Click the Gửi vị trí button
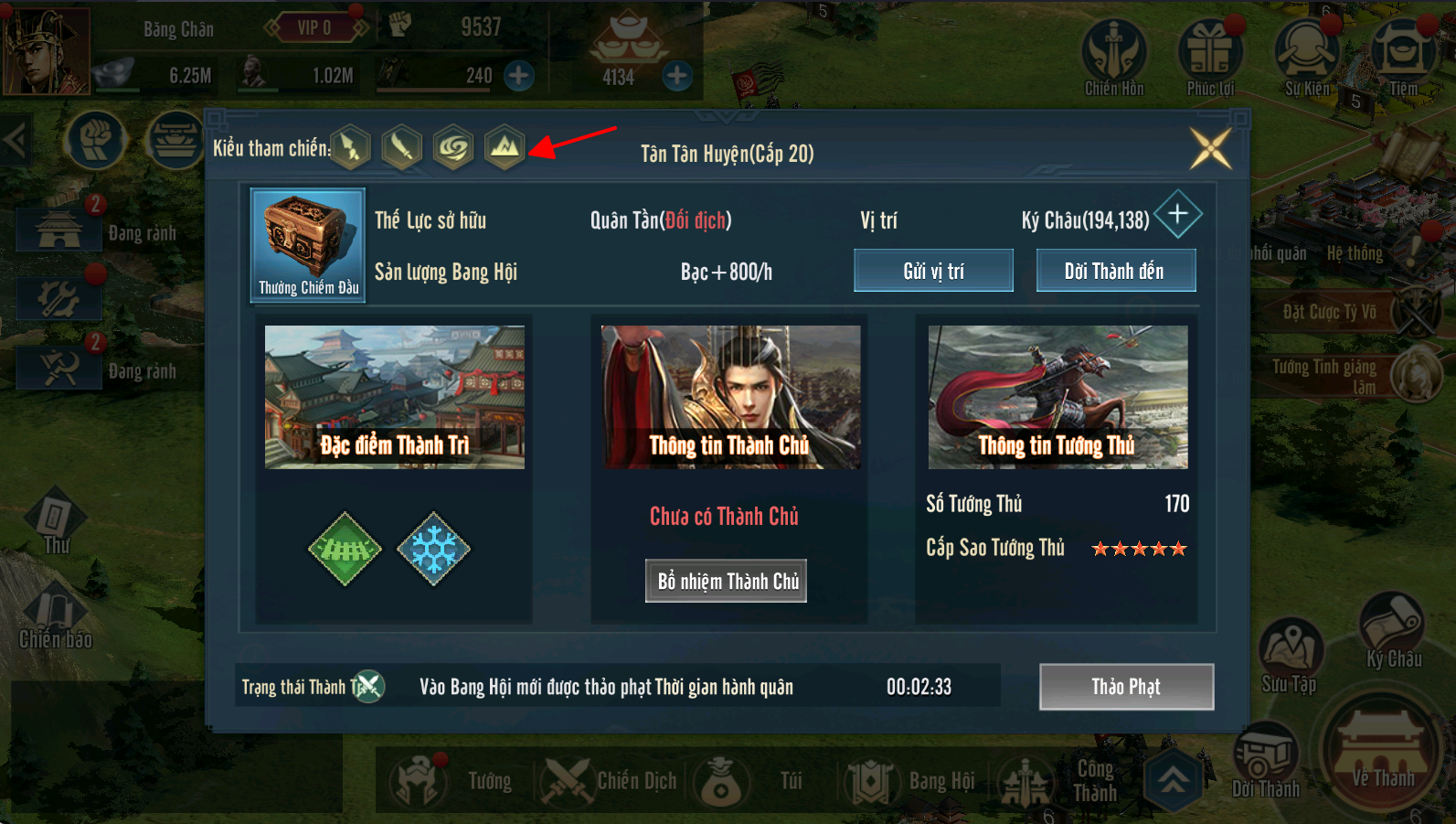The width and height of the screenshot is (1456, 824). click(933, 271)
